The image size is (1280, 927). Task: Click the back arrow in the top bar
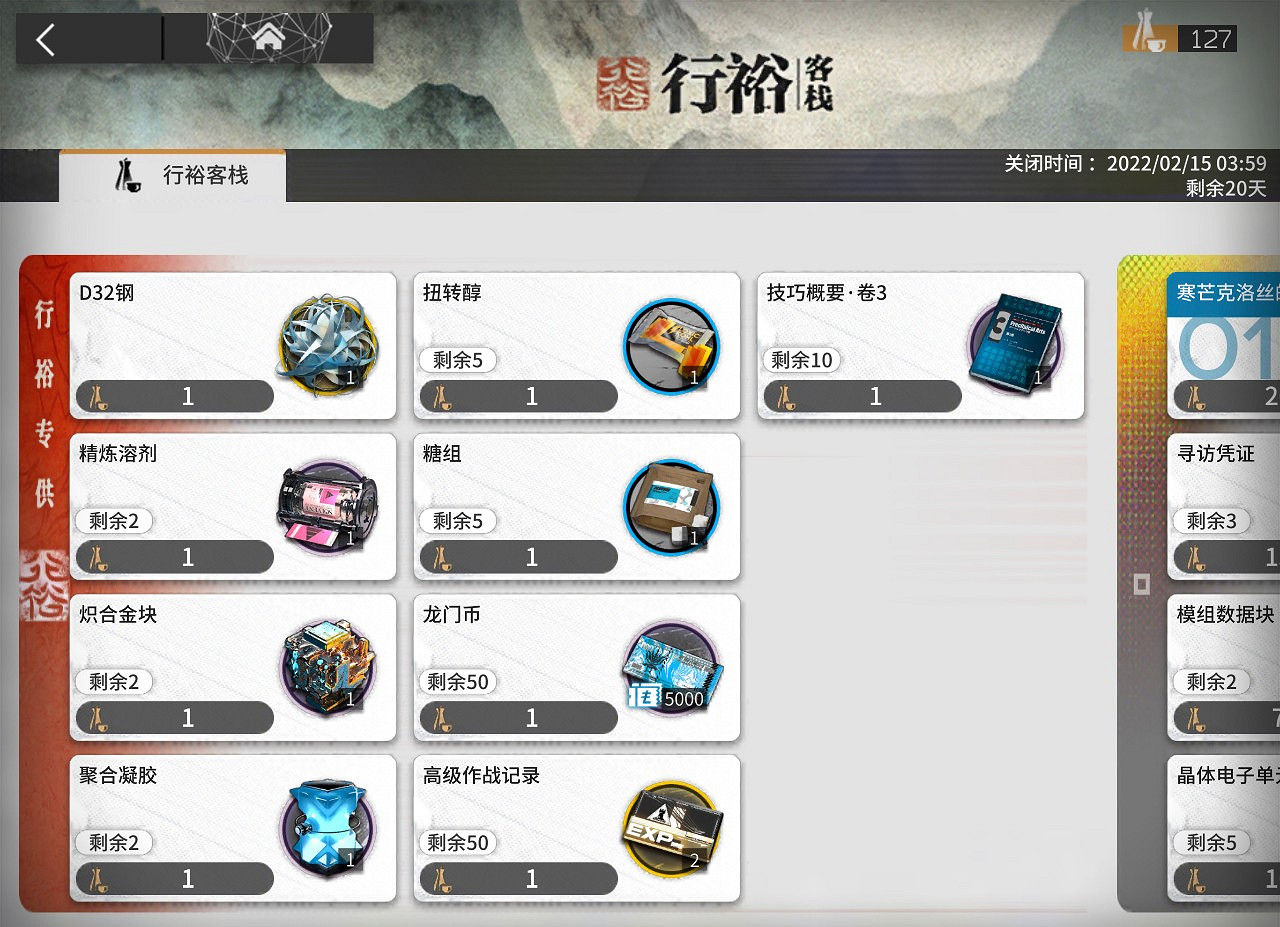[47, 38]
